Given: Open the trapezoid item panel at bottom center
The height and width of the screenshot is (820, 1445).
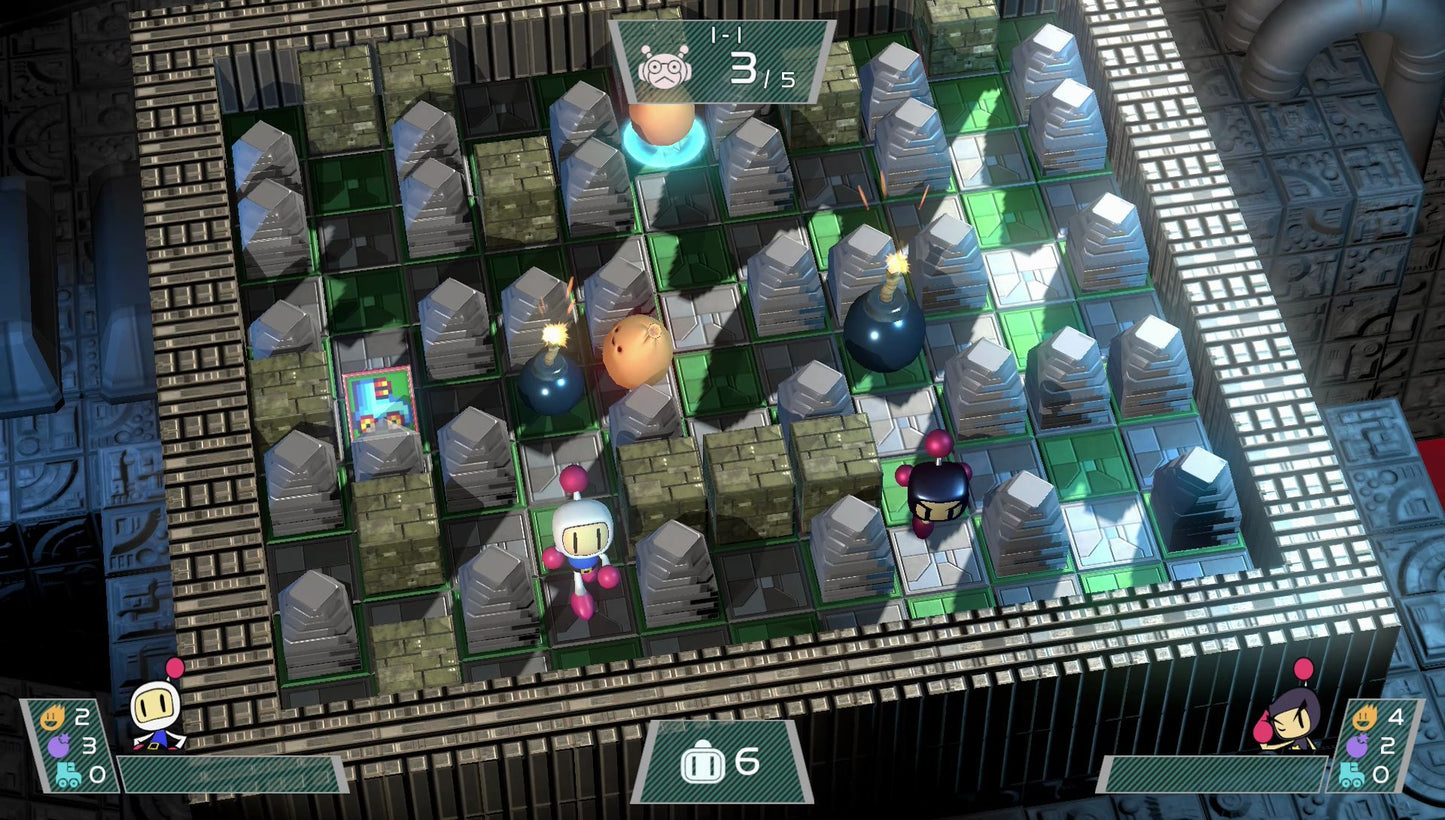Looking at the screenshot, I should tap(722, 765).
